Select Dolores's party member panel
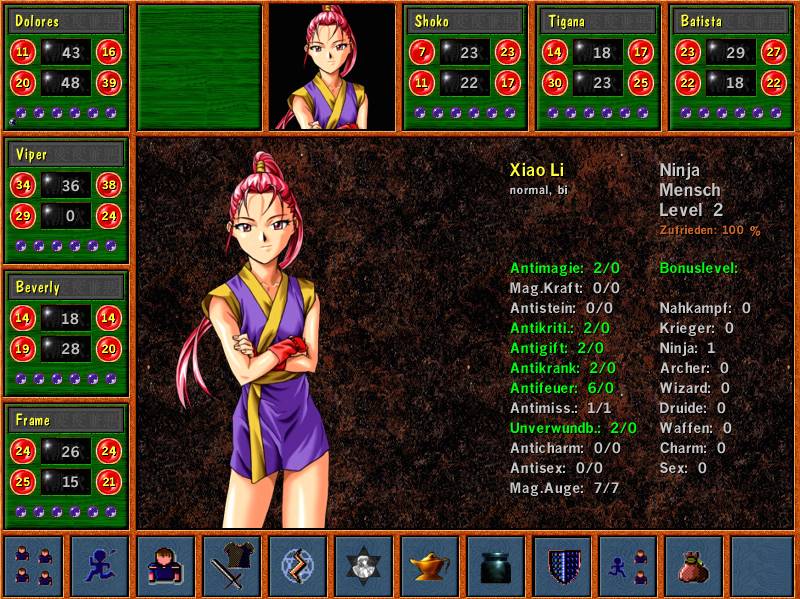Image resolution: width=800 pixels, height=599 pixels. click(x=66, y=67)
